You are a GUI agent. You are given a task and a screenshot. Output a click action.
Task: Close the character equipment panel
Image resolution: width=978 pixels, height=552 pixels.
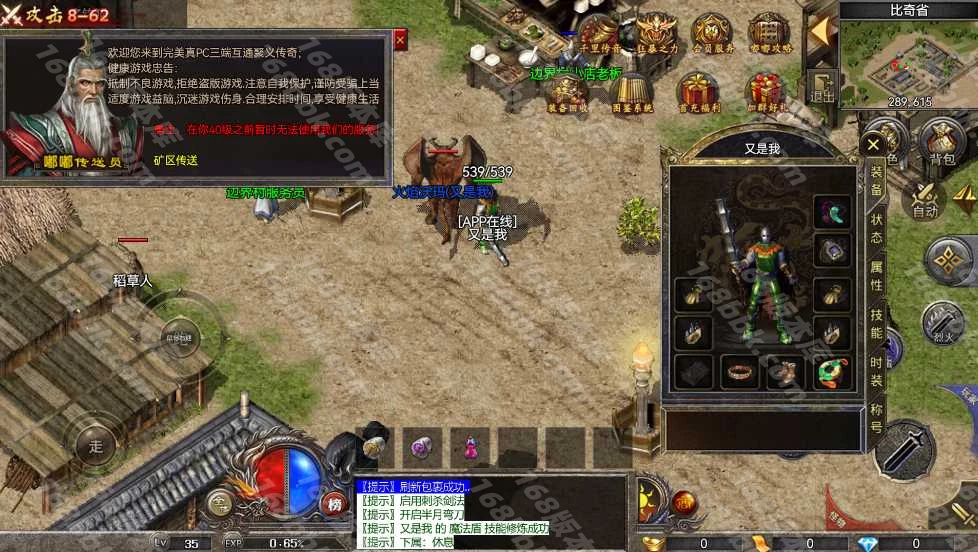(x=870, y=146)
